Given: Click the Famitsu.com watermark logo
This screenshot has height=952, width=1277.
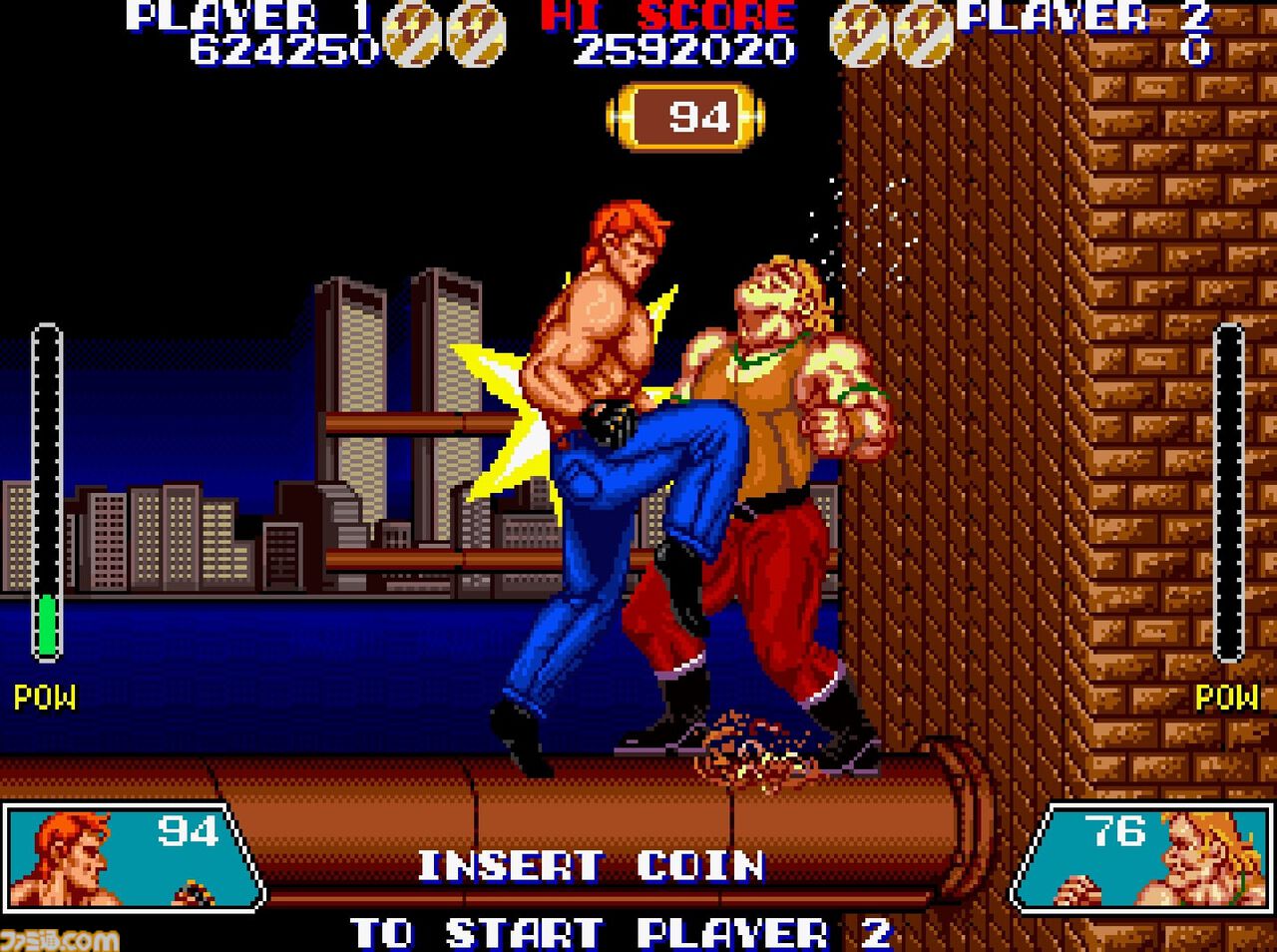Looking at the screenshot, I should pos(60,938).
